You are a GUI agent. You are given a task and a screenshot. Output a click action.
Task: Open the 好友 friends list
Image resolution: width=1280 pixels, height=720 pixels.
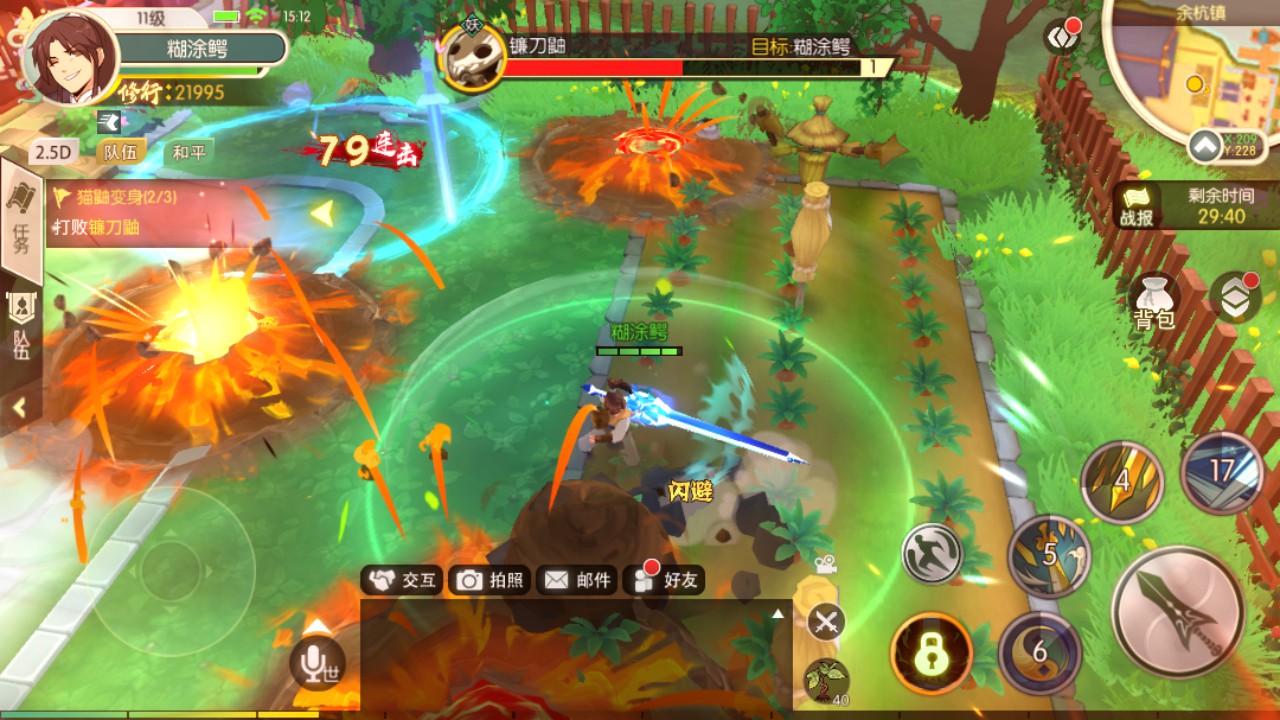664,580
